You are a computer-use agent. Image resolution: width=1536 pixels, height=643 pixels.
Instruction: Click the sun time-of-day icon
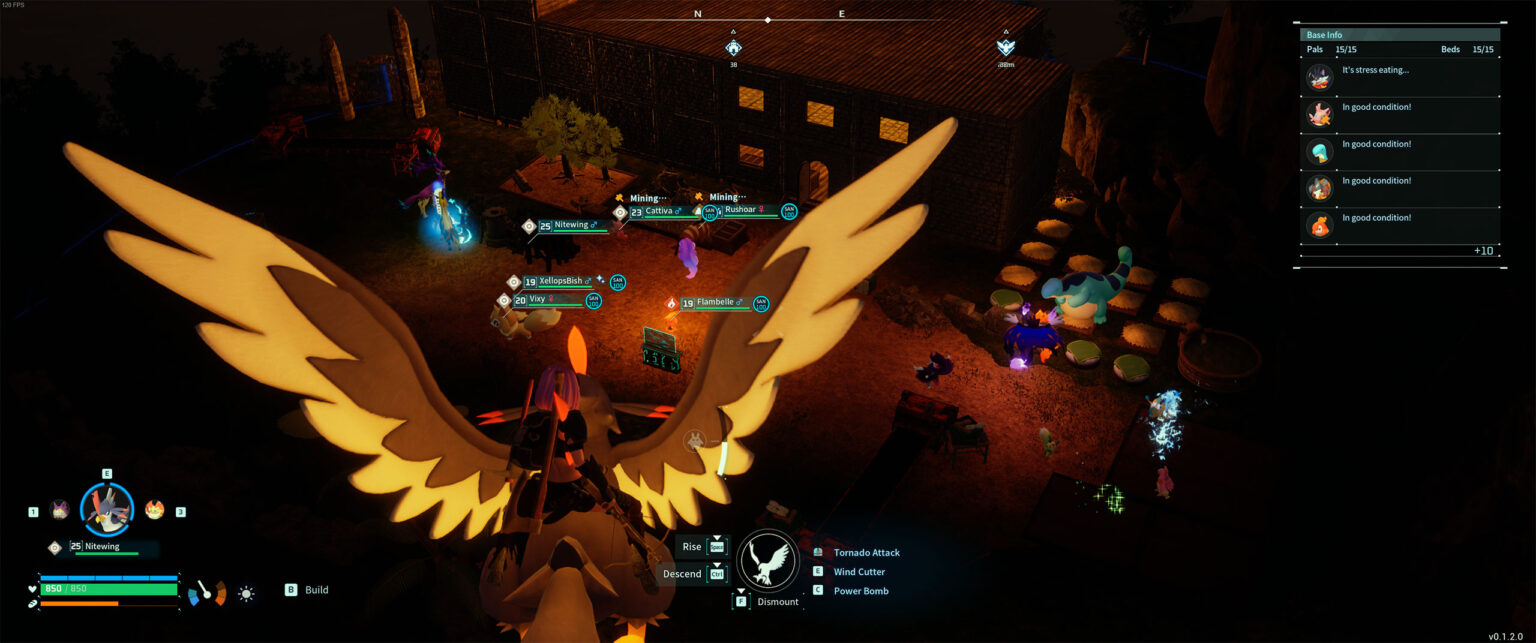point(246,593)
